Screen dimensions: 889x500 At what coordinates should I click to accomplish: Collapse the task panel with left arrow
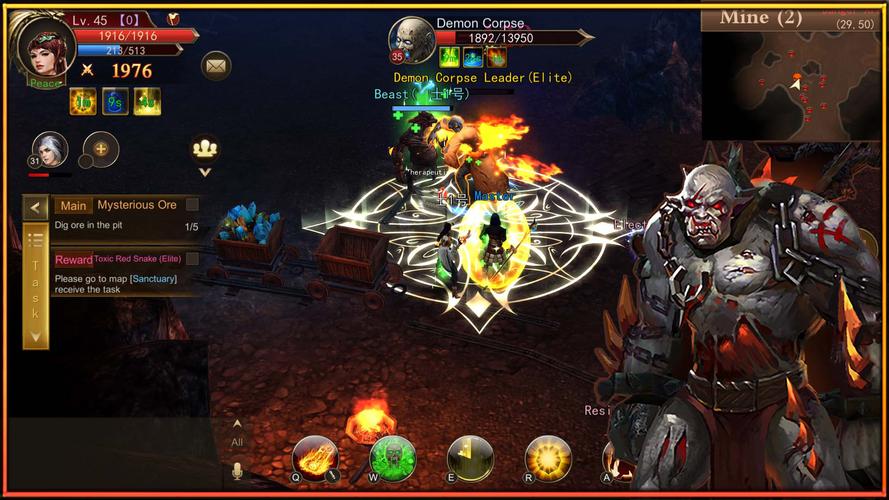click(36, 208)
